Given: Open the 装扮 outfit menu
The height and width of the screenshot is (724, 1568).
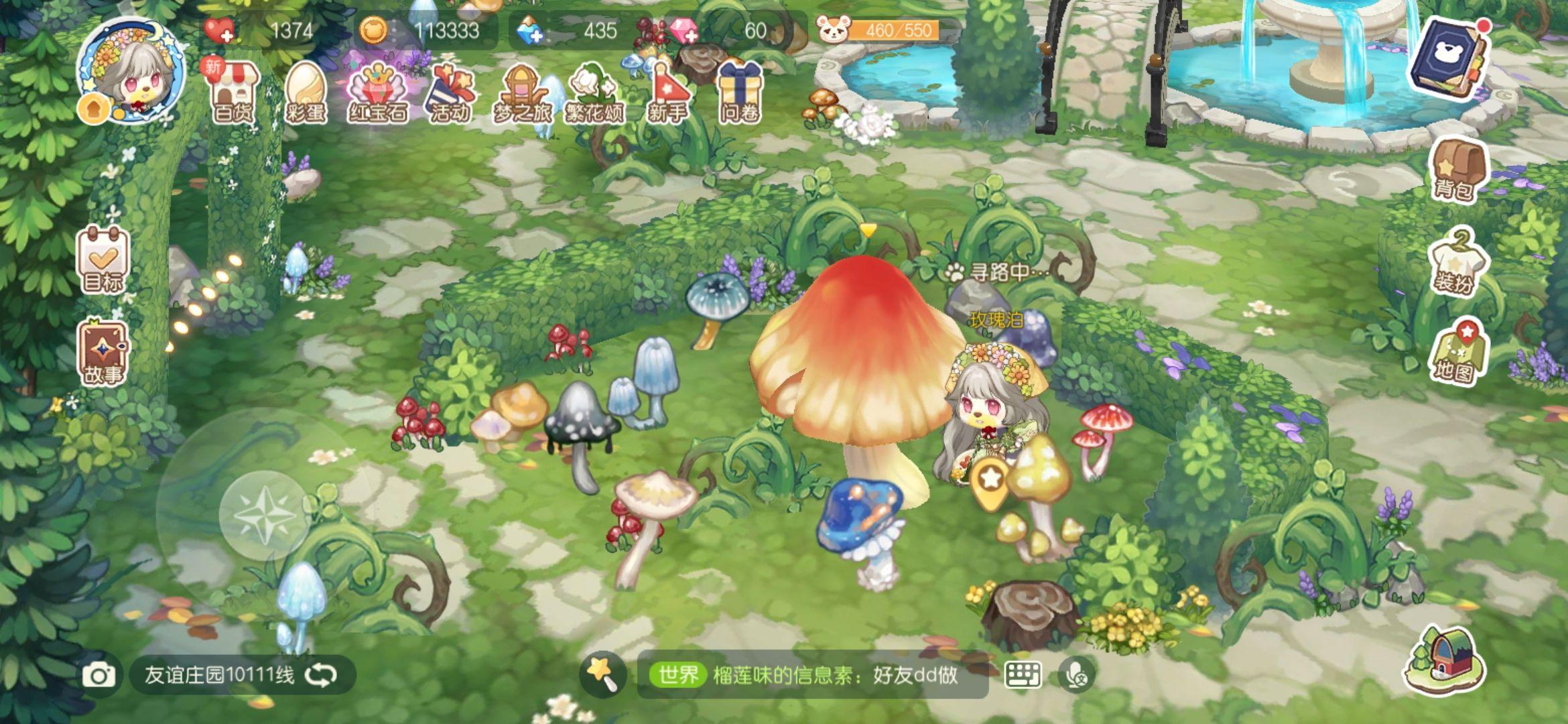Looking at the screenshot, I should tap(1455, 261).
